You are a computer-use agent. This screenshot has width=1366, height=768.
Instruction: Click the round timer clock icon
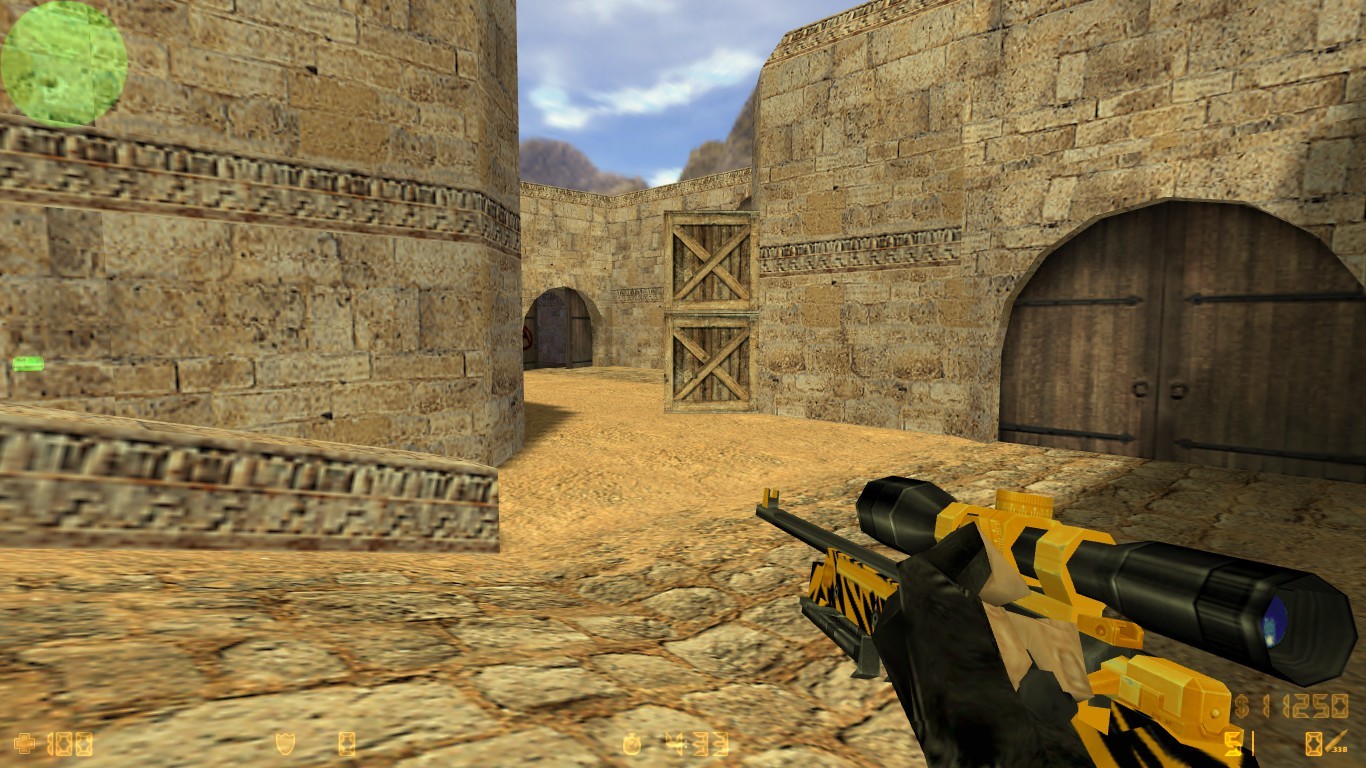click(632, 743)
